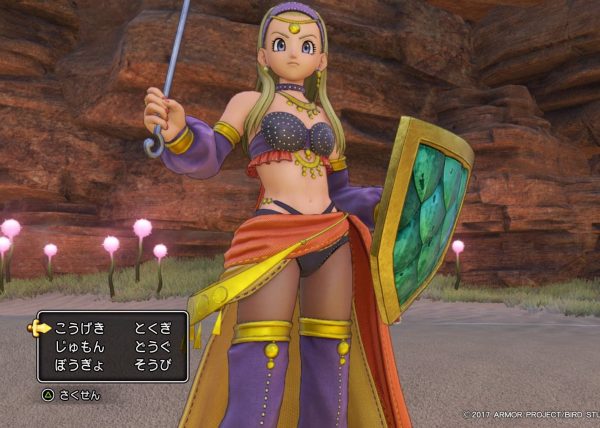Open the とくぎ (Abilities) command
Screen dimensions: 600x428
tap(151, 328)
